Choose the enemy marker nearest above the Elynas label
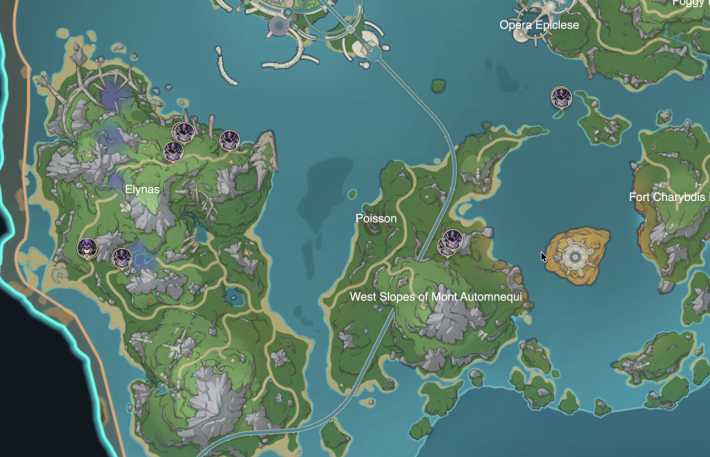 173,151
